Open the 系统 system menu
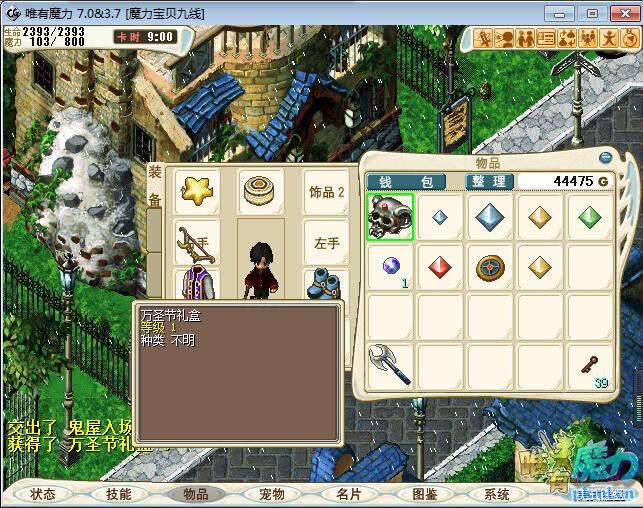Viewport: 643px width, 508px height. tap(497, 494)
